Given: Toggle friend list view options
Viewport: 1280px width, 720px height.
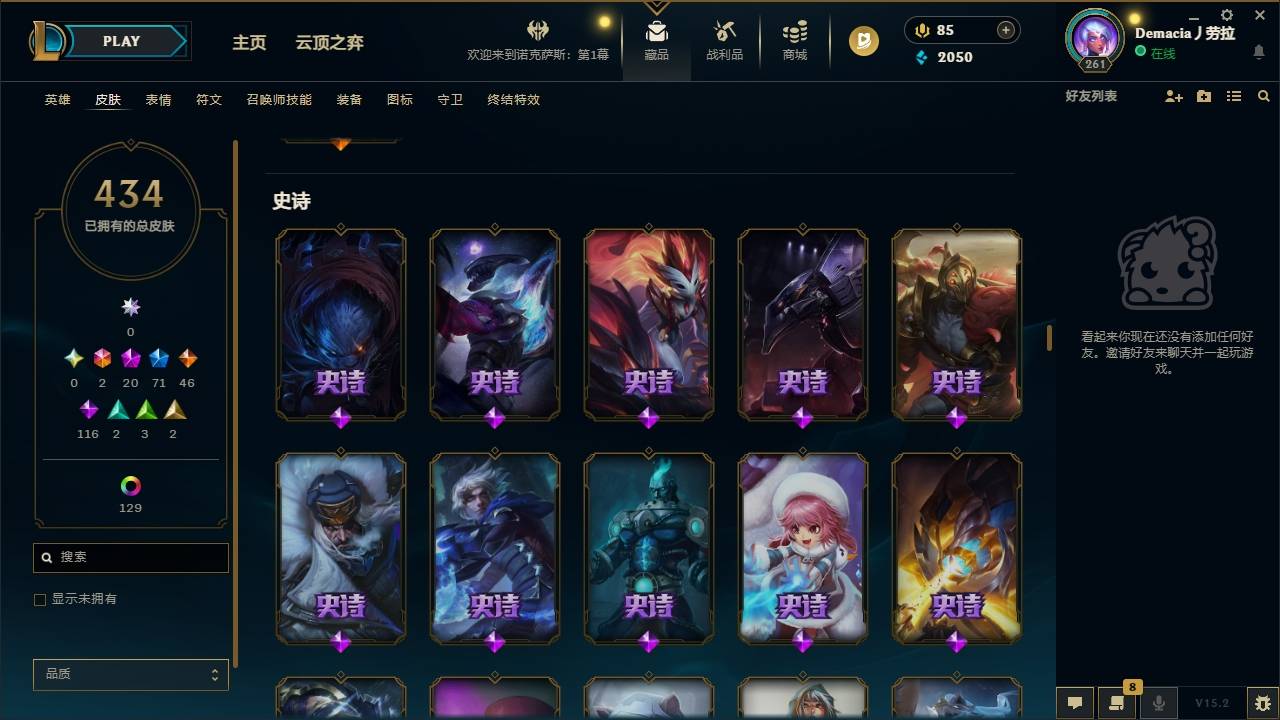Looking at the screenshot, I should click(x=1233, y=96).
